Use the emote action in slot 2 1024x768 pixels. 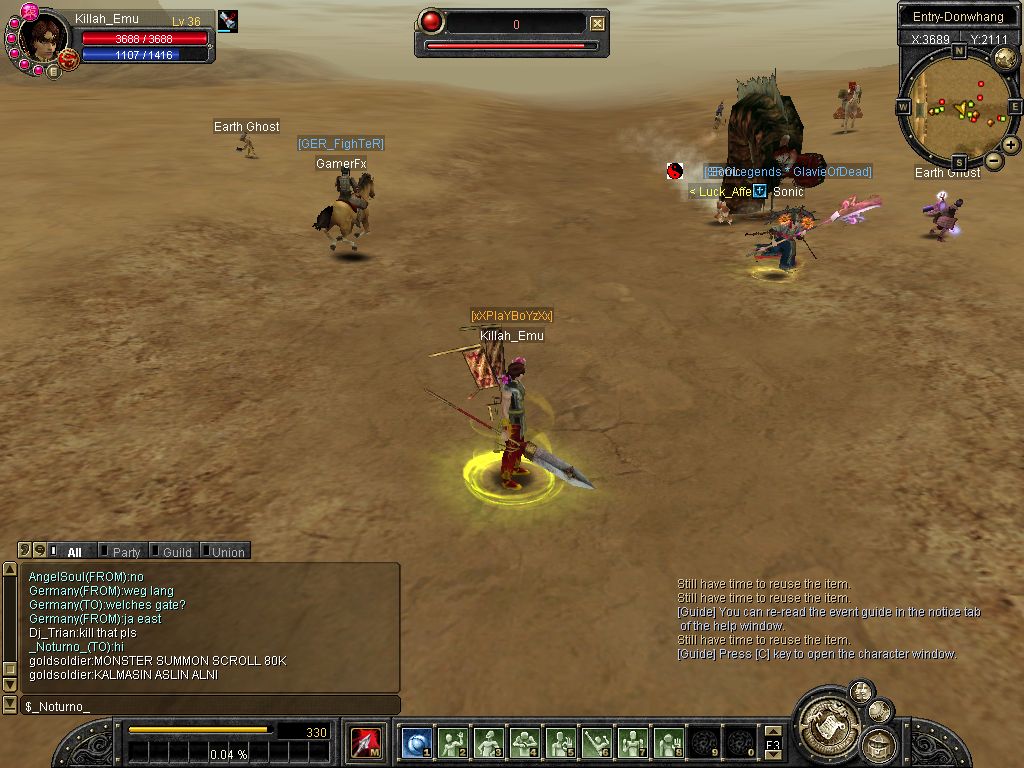point(453,742)
